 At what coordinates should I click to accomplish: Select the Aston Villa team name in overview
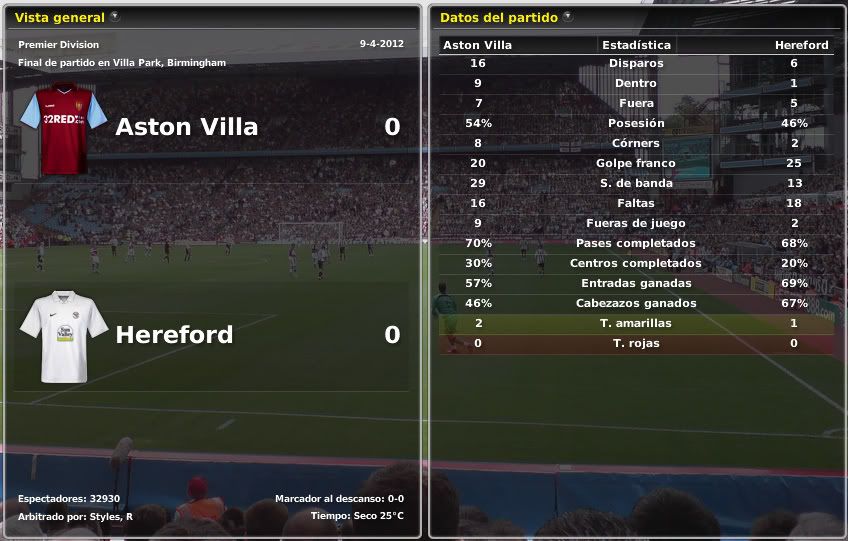tap(186, 127)
